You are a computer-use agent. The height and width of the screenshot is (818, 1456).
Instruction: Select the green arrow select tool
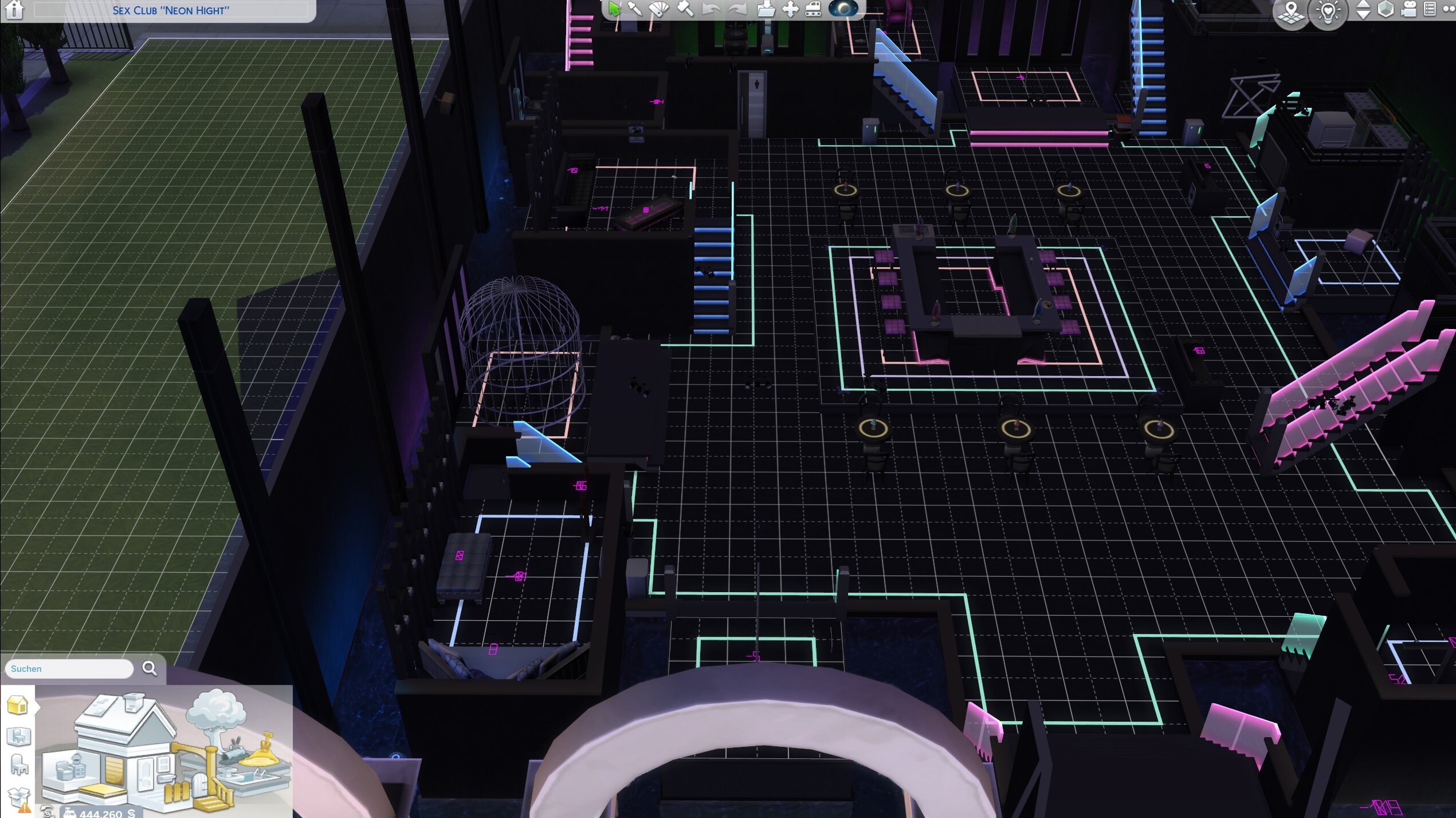[614, 9]
